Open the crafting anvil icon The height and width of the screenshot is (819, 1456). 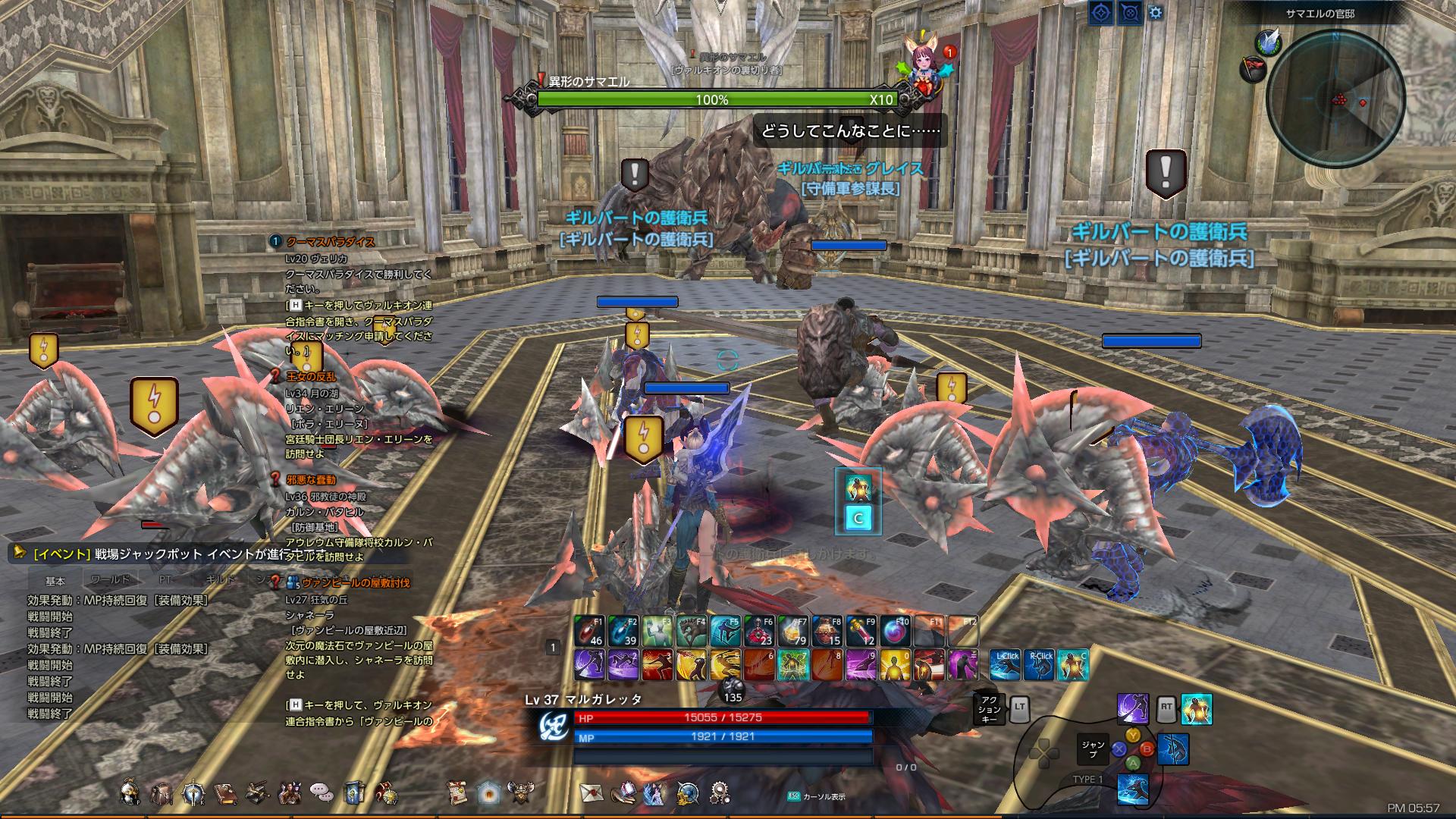click(256, 793)
